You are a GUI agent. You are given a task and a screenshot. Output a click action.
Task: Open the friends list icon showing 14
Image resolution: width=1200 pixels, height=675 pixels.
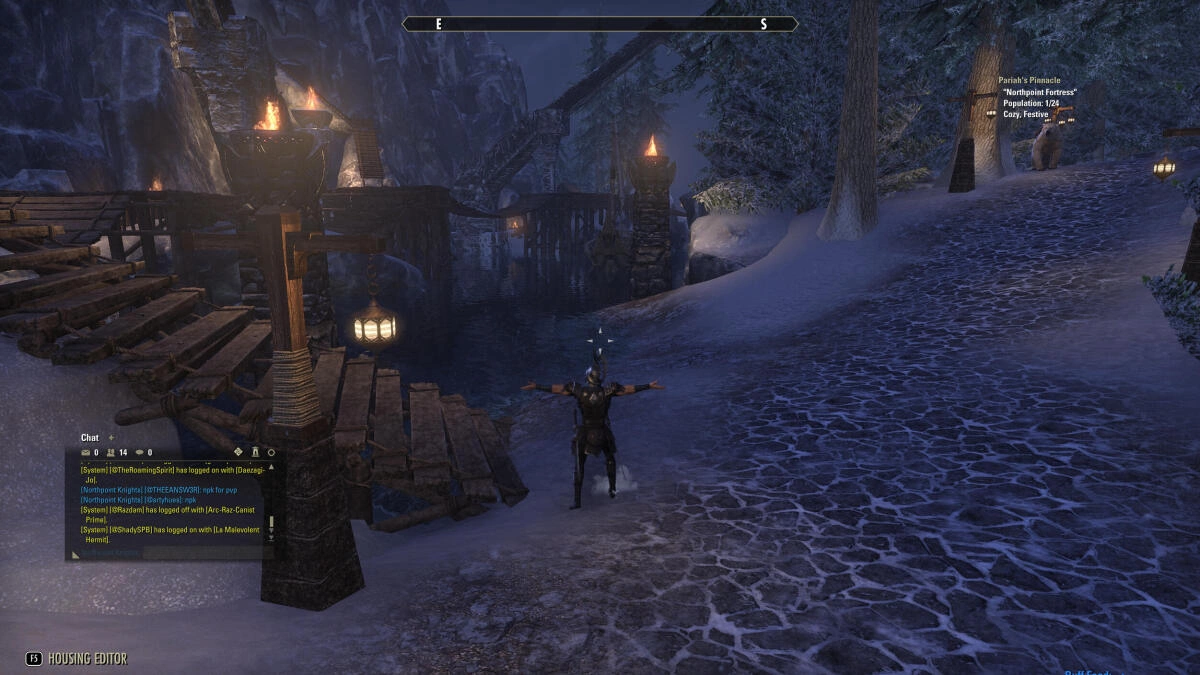pos(111,452)
